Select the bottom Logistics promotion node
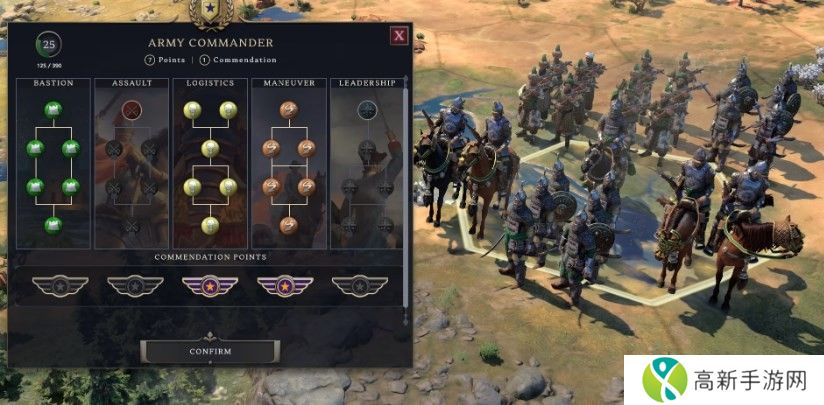Screen dimensions: 824x405 tap(210, 225)
